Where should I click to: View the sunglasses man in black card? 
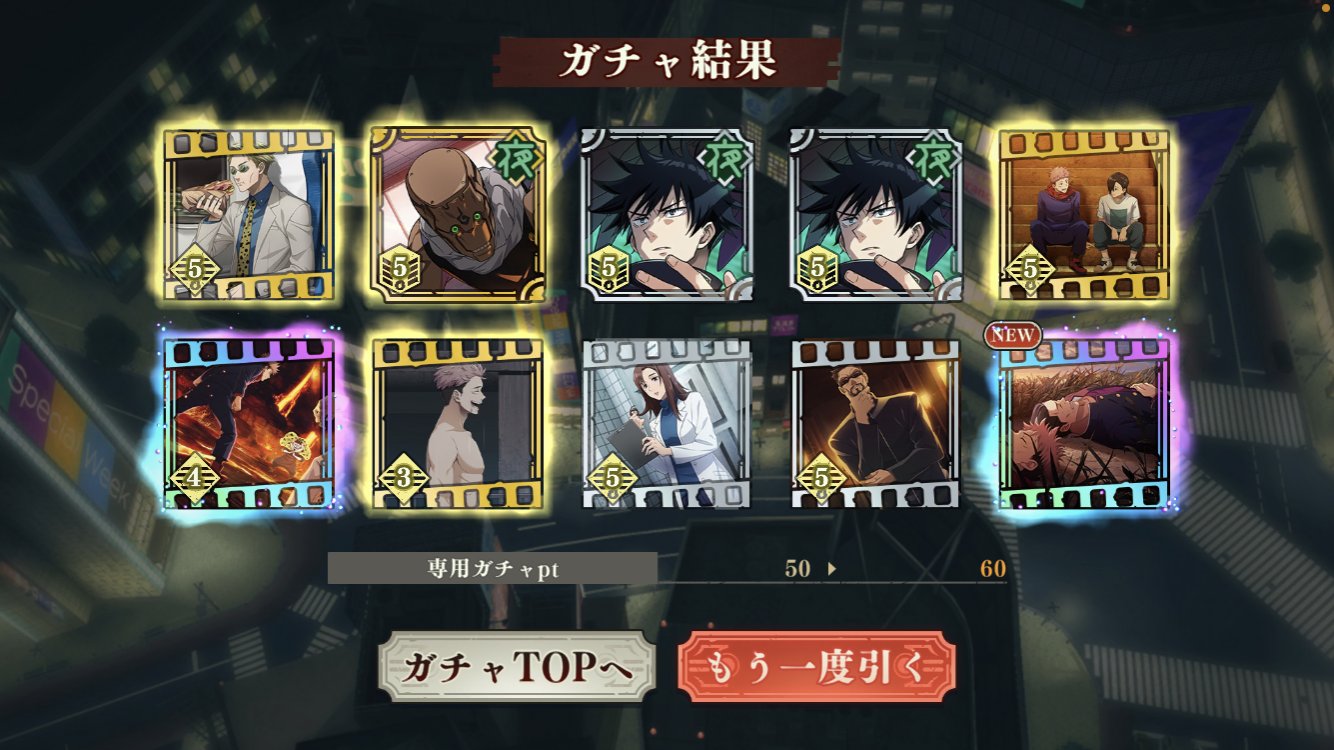coord(875,424)
